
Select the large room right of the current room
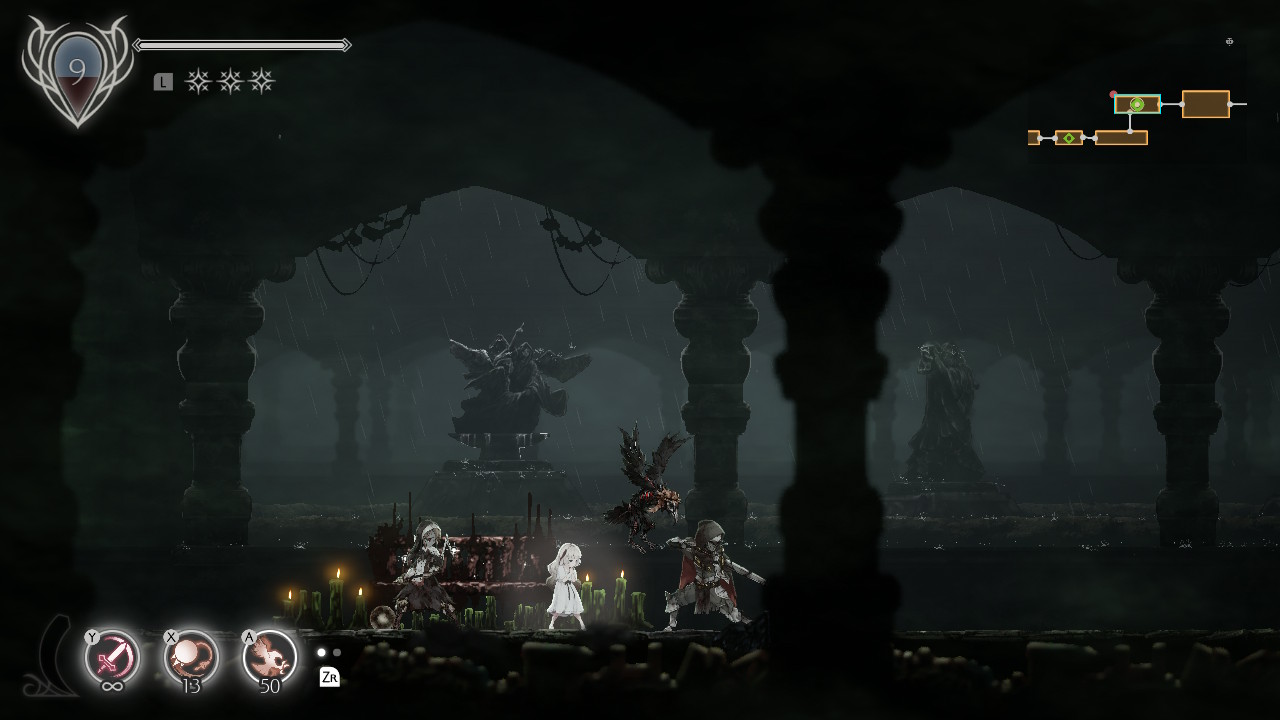[x=1205, y=104]
